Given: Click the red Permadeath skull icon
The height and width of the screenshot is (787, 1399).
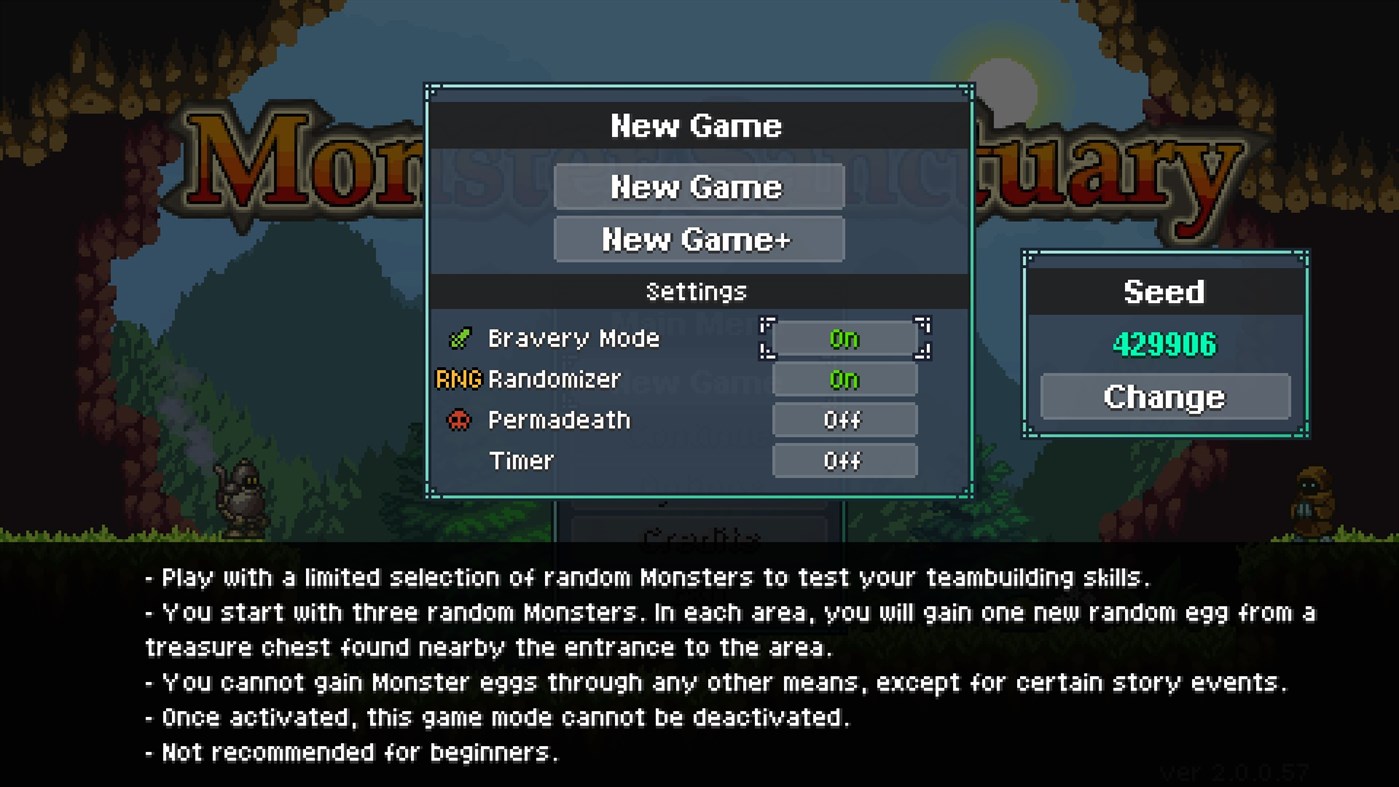Looking at the screenshot, I should (461, 420).
